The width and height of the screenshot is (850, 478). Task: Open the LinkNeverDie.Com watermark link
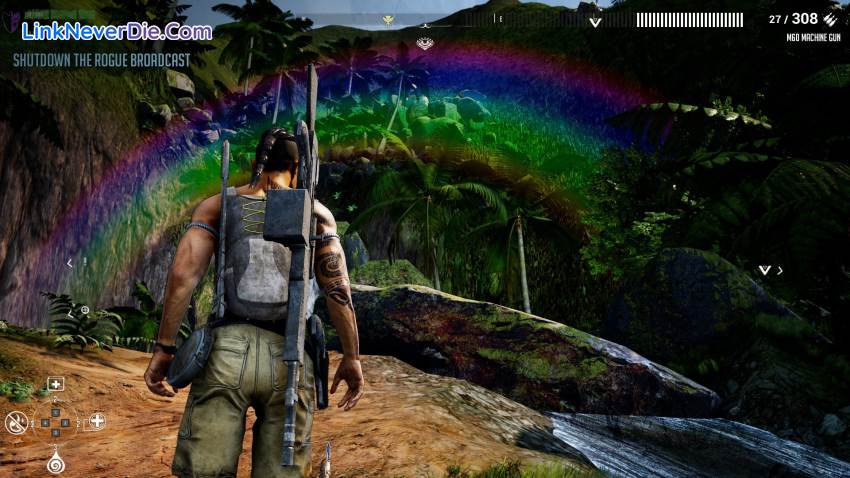click(117, 31)
